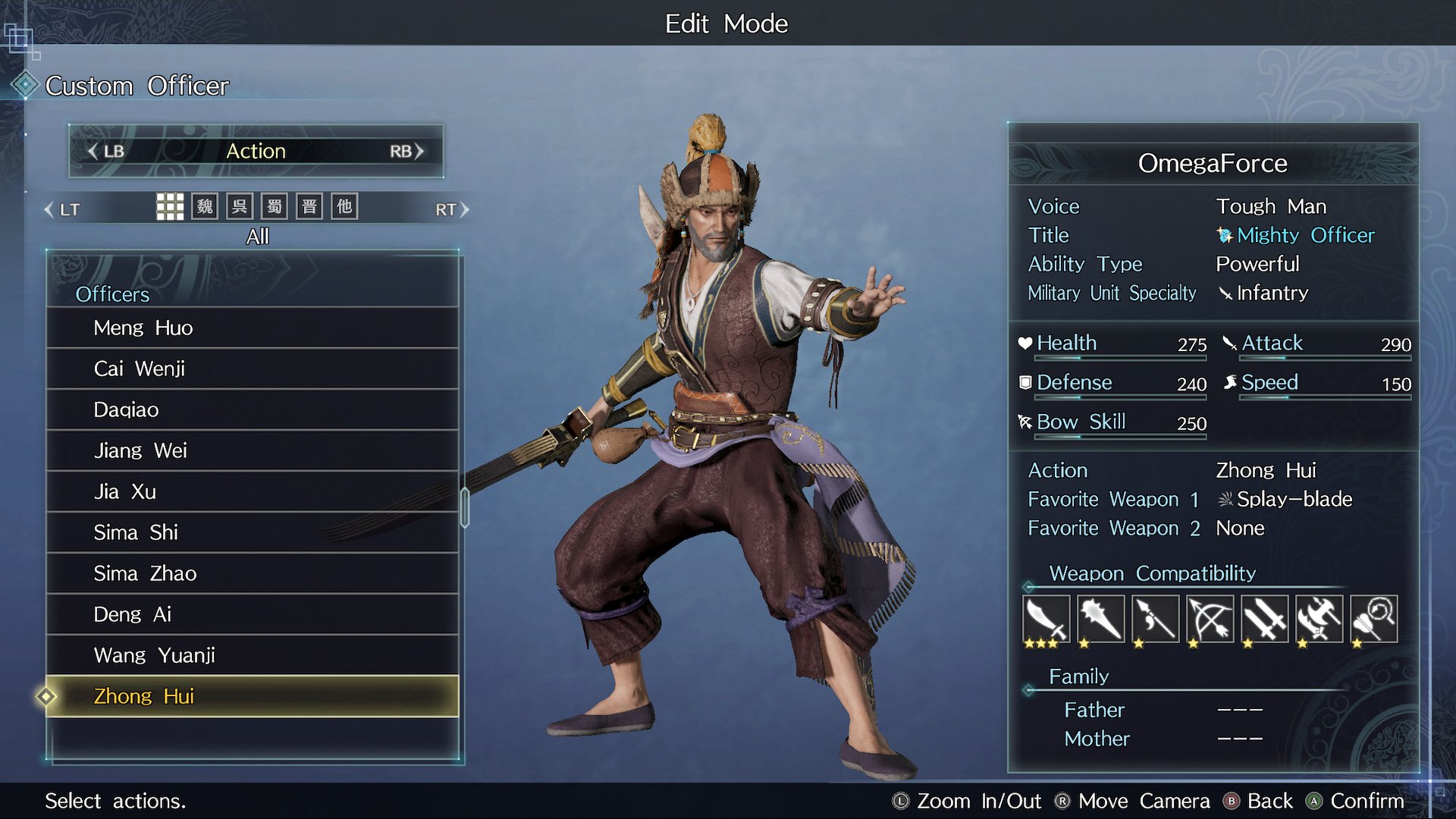Filter officers by the Shu (蜀) kingdom
This screenshot has width=1456, height=819.
pyautogui.click(x=275, y=206)
